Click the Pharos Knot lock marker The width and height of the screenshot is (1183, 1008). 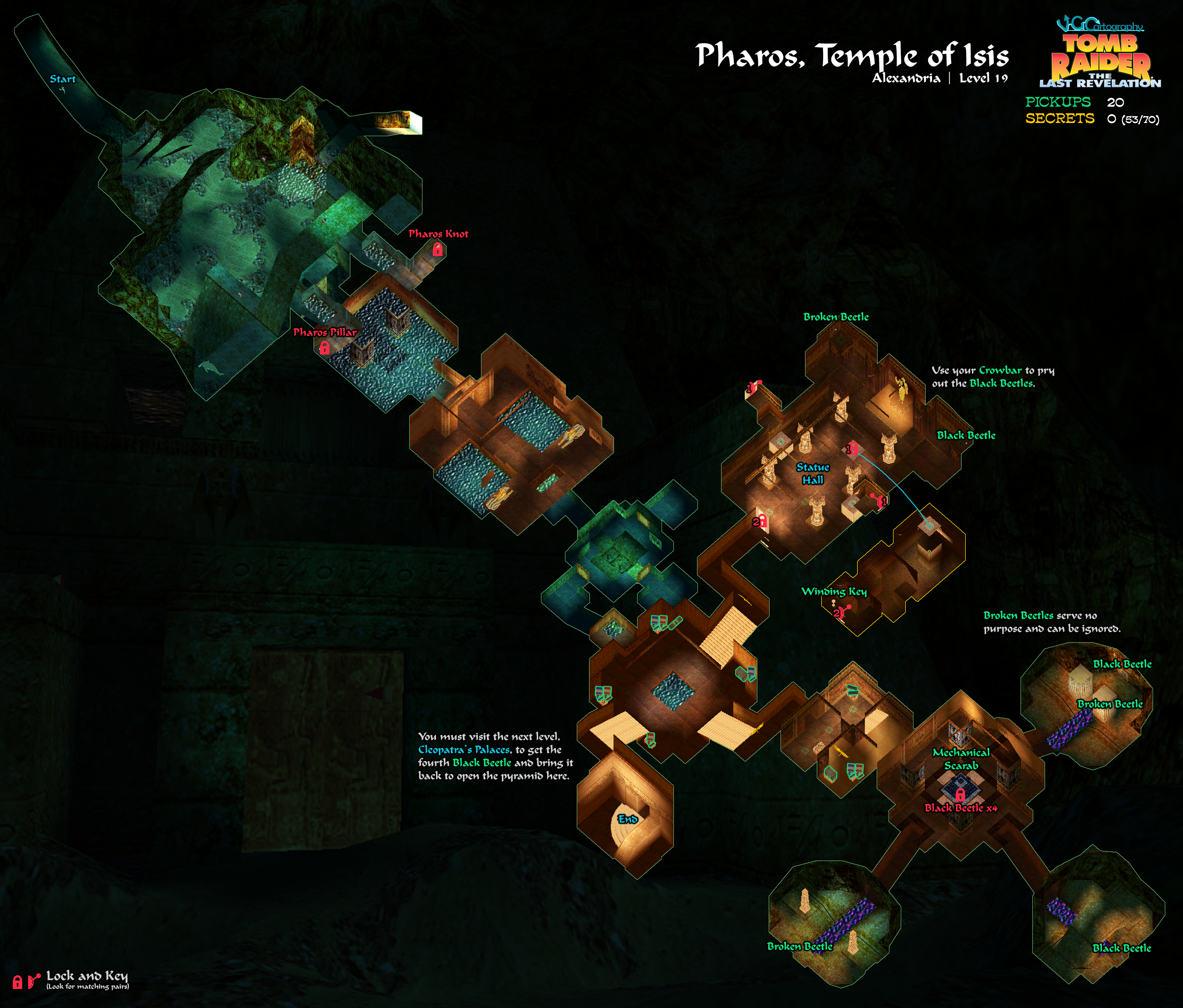pyautogui.click(x=437, y=249)
